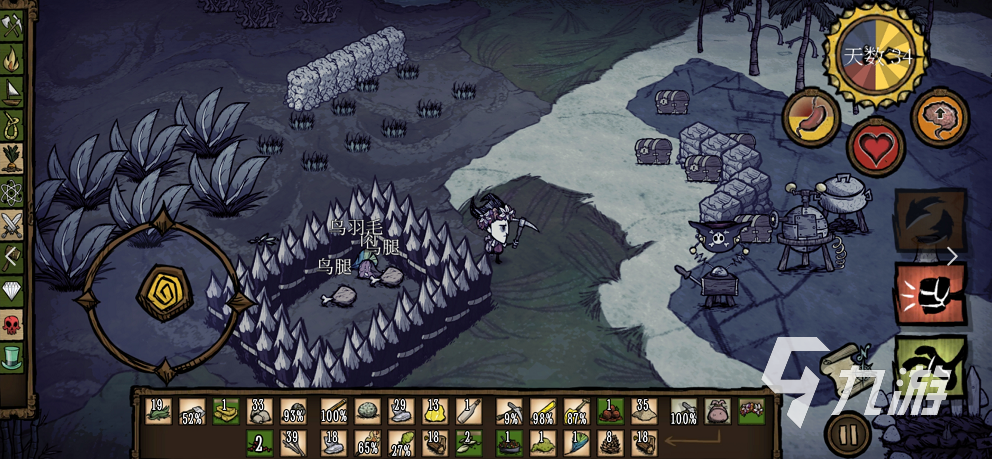Select the gold nugget inventory slot
This screenshot has width=992, height=459.
(434, 411)
